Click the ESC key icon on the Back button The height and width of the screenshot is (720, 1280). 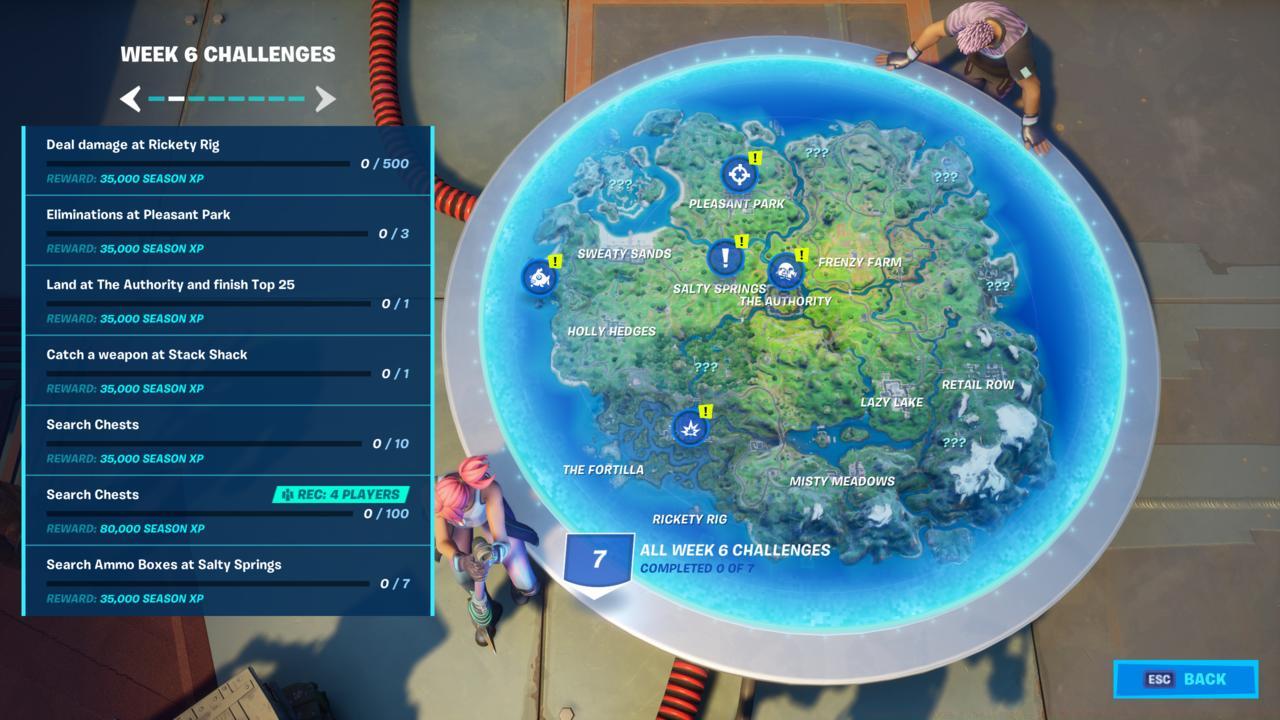[x=1158, y=679]
